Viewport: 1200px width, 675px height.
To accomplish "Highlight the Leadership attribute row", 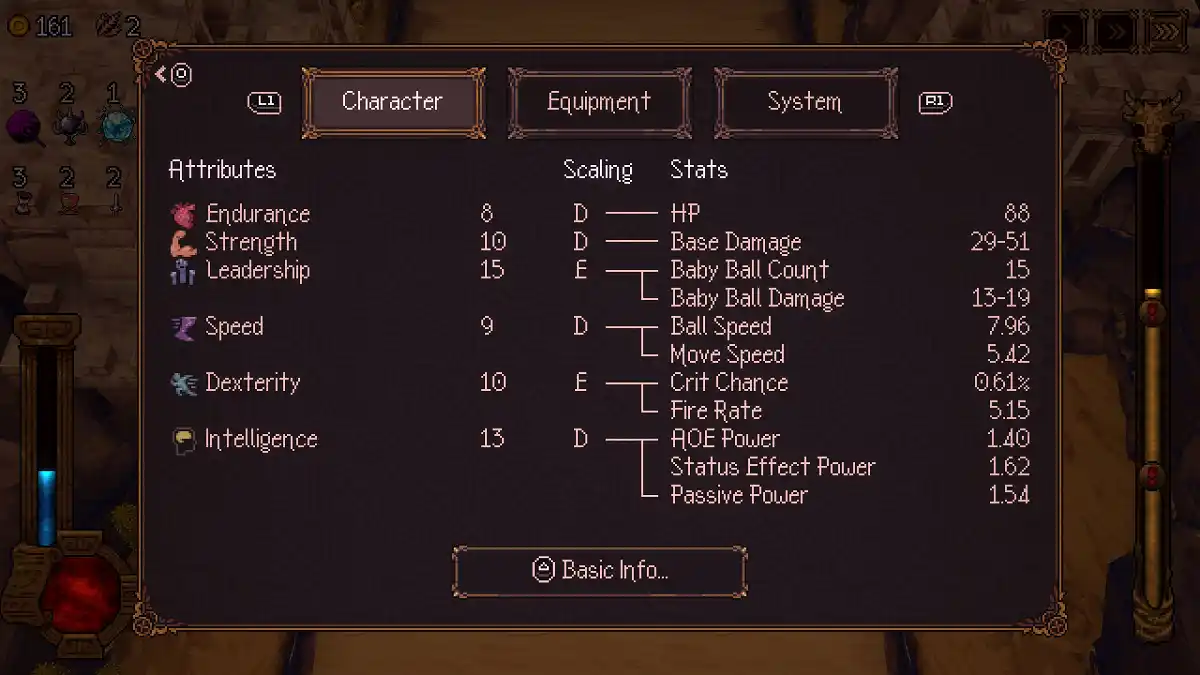I will click(257, 270).
